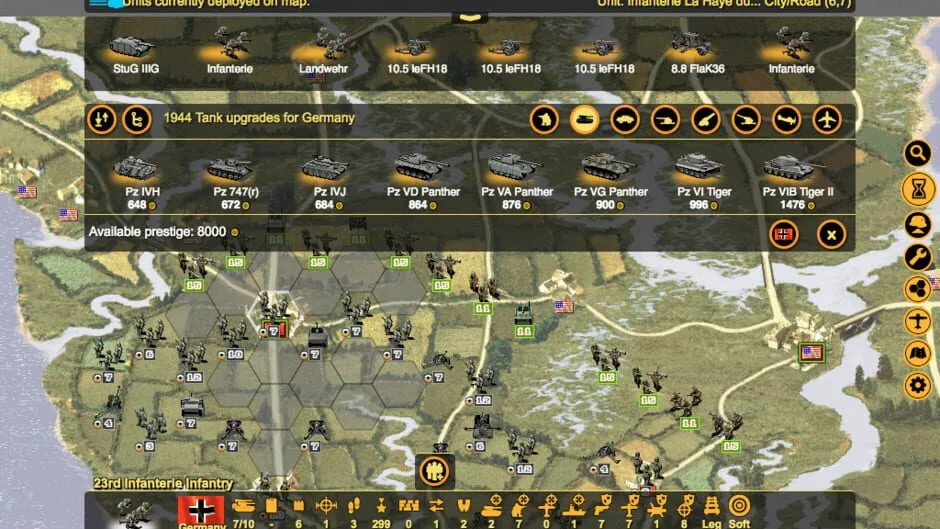Switch to the aircraft unit class tab

coord(827,120)
